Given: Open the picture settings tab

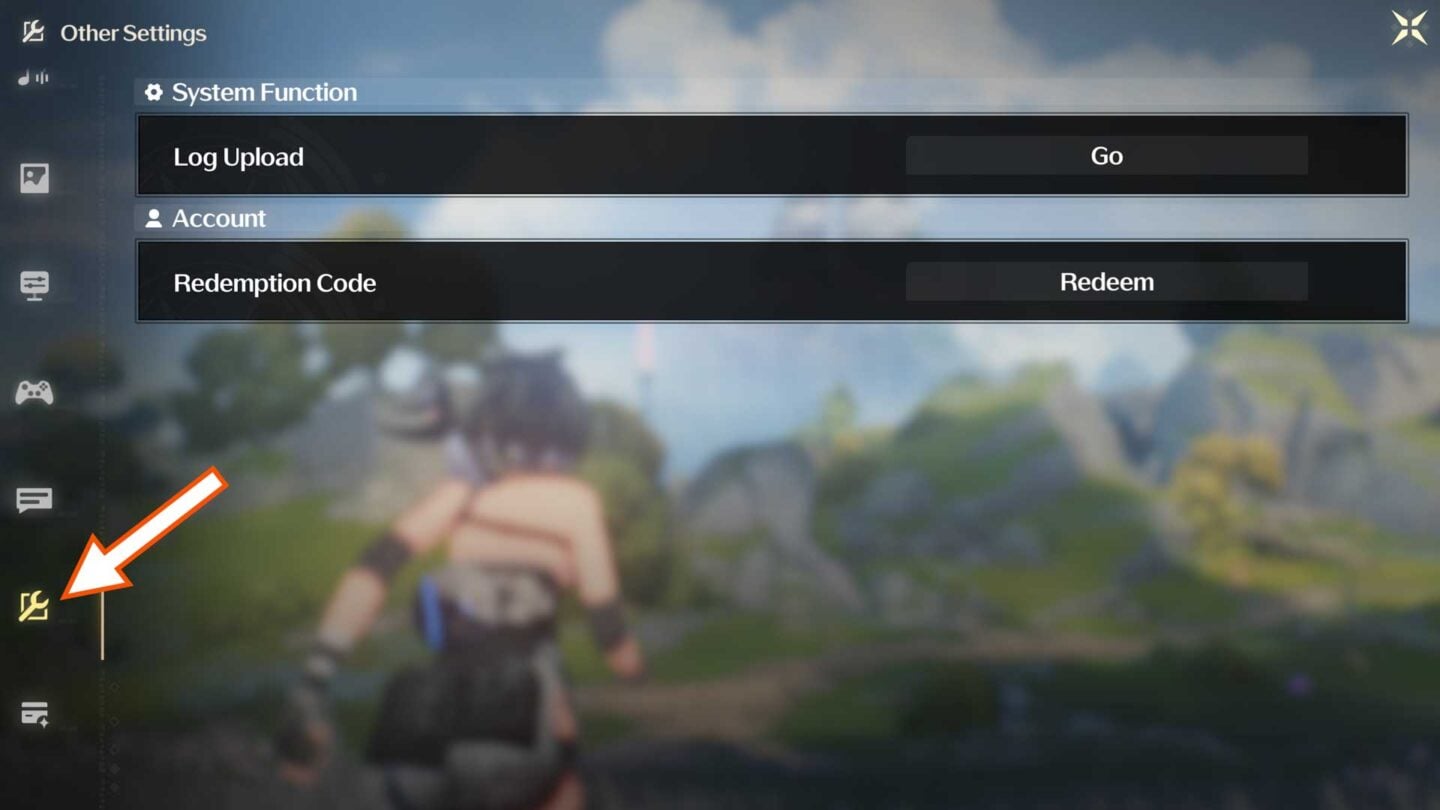Looking at the screenshot, I should pos(34,179).
